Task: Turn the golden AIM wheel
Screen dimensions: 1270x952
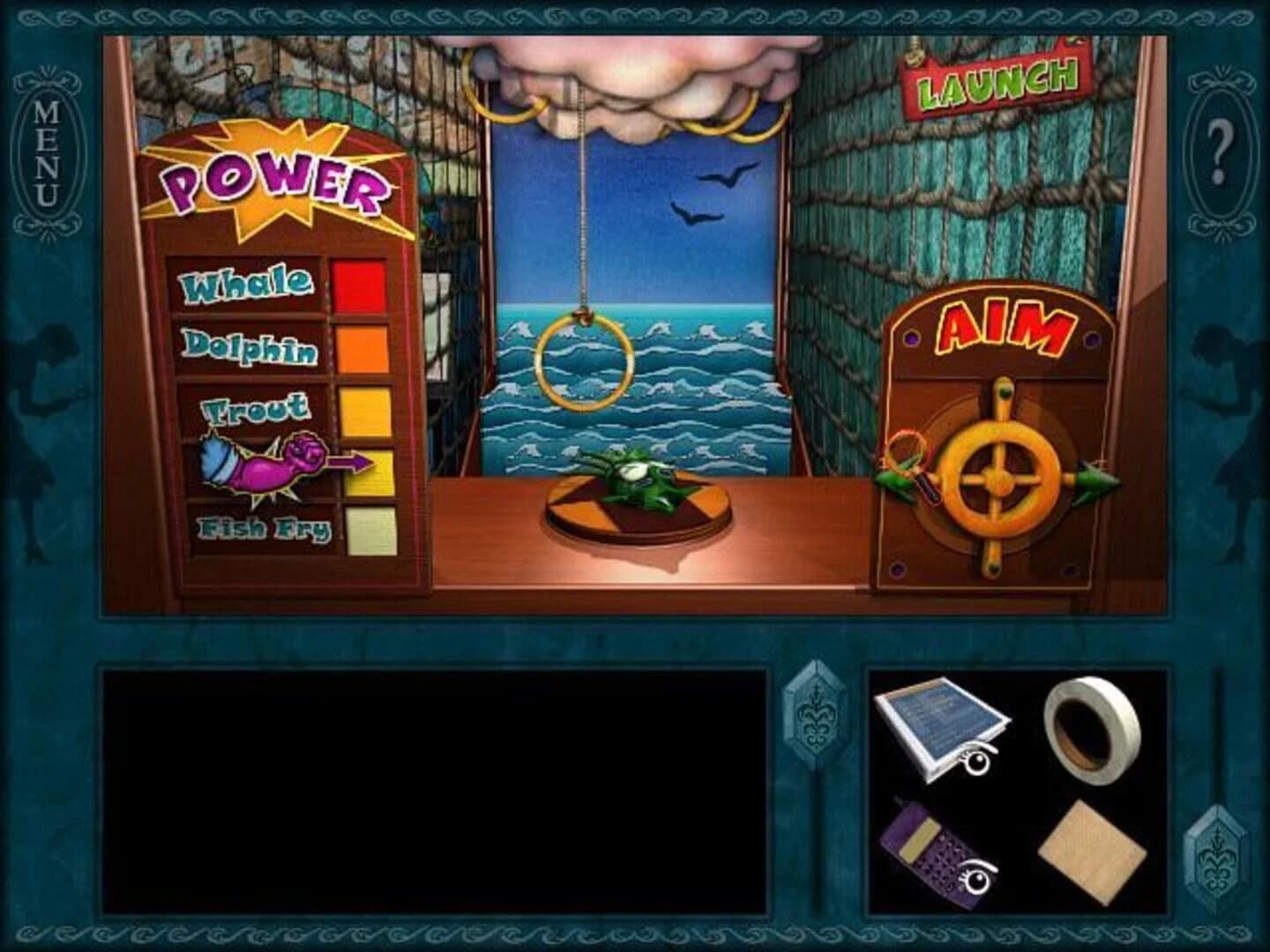Action: pos(1000,480)
